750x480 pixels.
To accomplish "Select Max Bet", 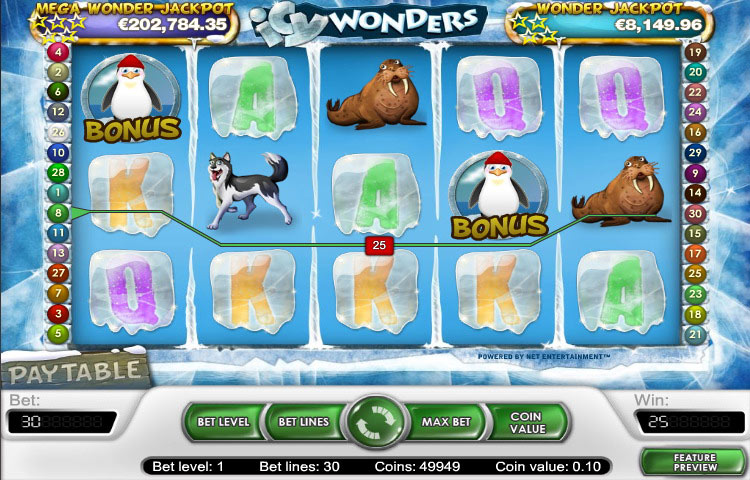I will coord(446,422).
